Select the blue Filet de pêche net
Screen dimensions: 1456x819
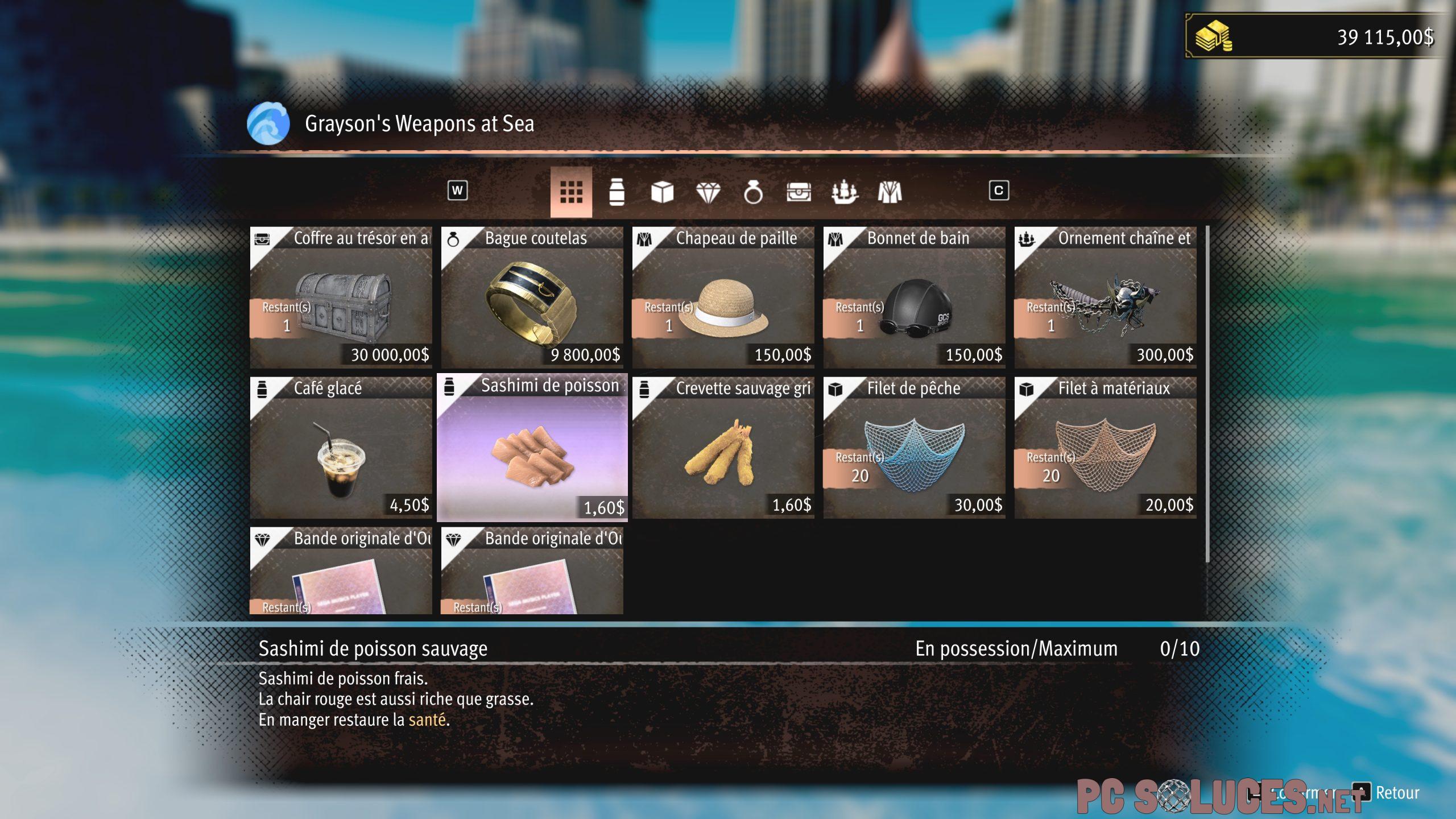click(915, 448)
